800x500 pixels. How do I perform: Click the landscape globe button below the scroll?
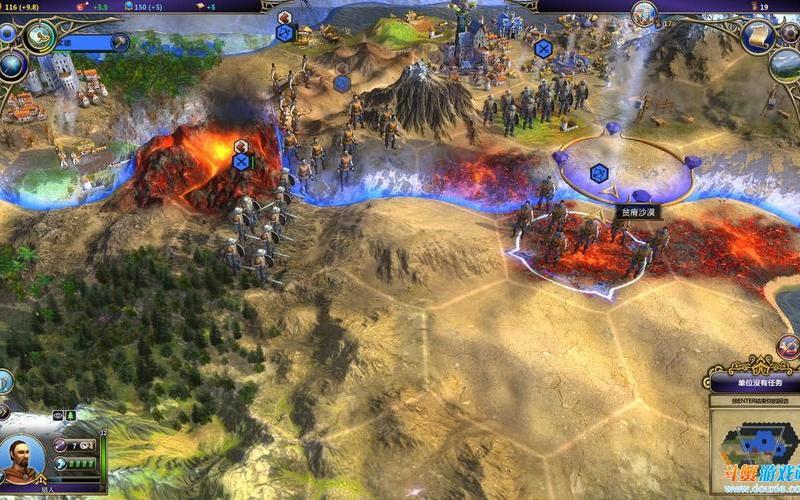point(785,64)
